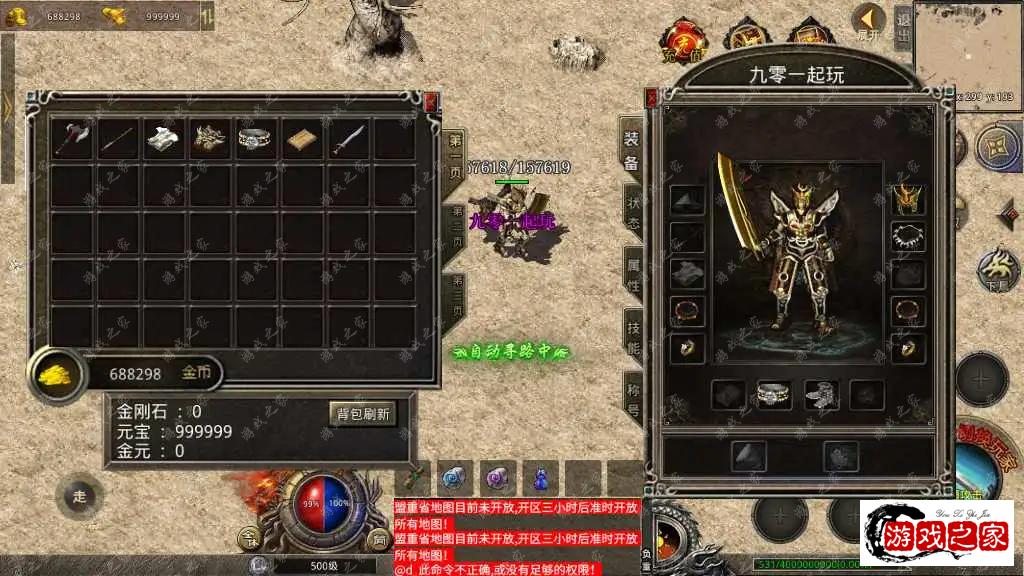This screenshot has height=576, width=1024.
Task: Close the character equipment panel
Action: (651, 98)
